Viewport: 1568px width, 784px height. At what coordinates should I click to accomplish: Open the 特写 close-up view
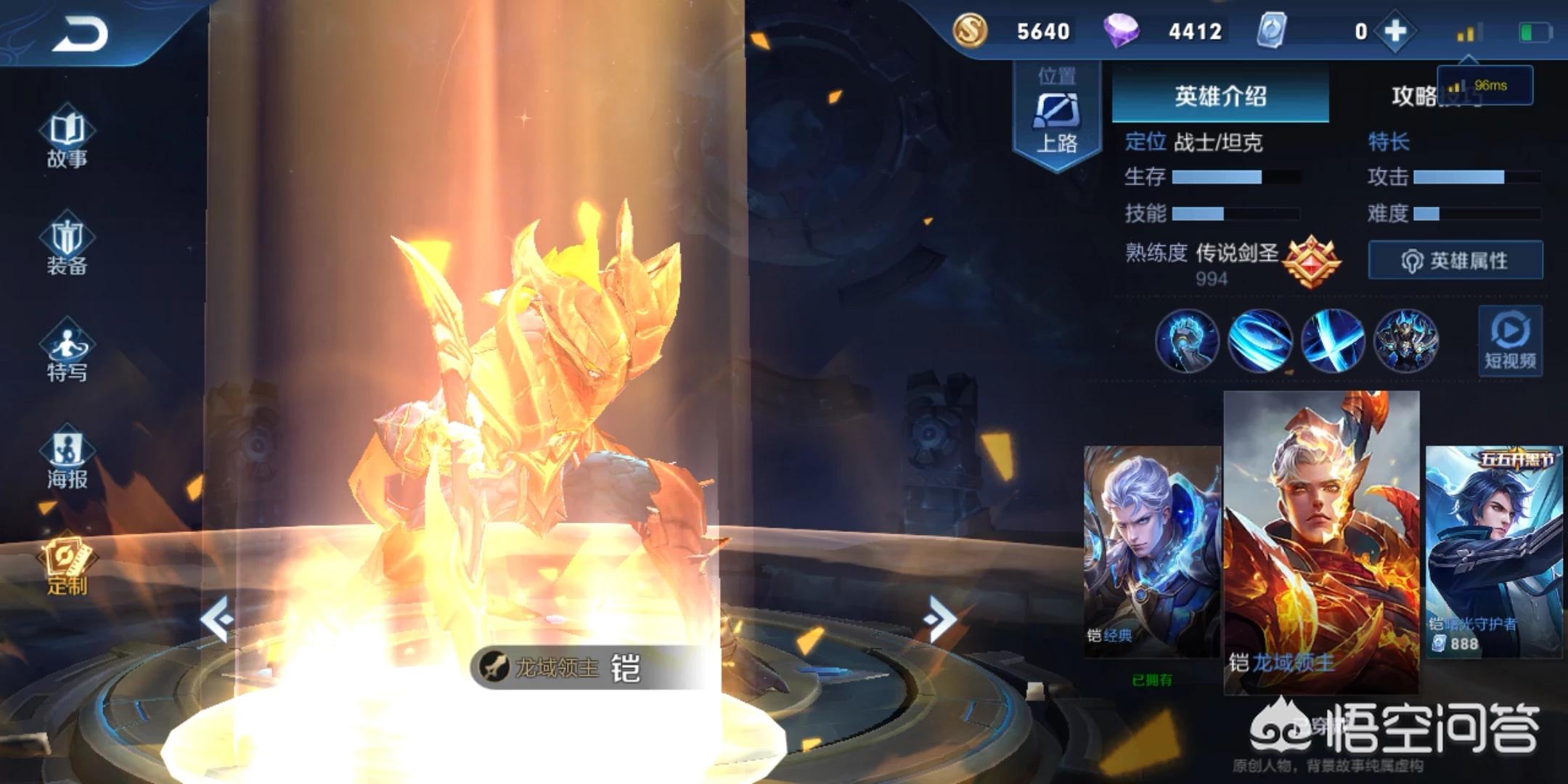tap(67, 352)
